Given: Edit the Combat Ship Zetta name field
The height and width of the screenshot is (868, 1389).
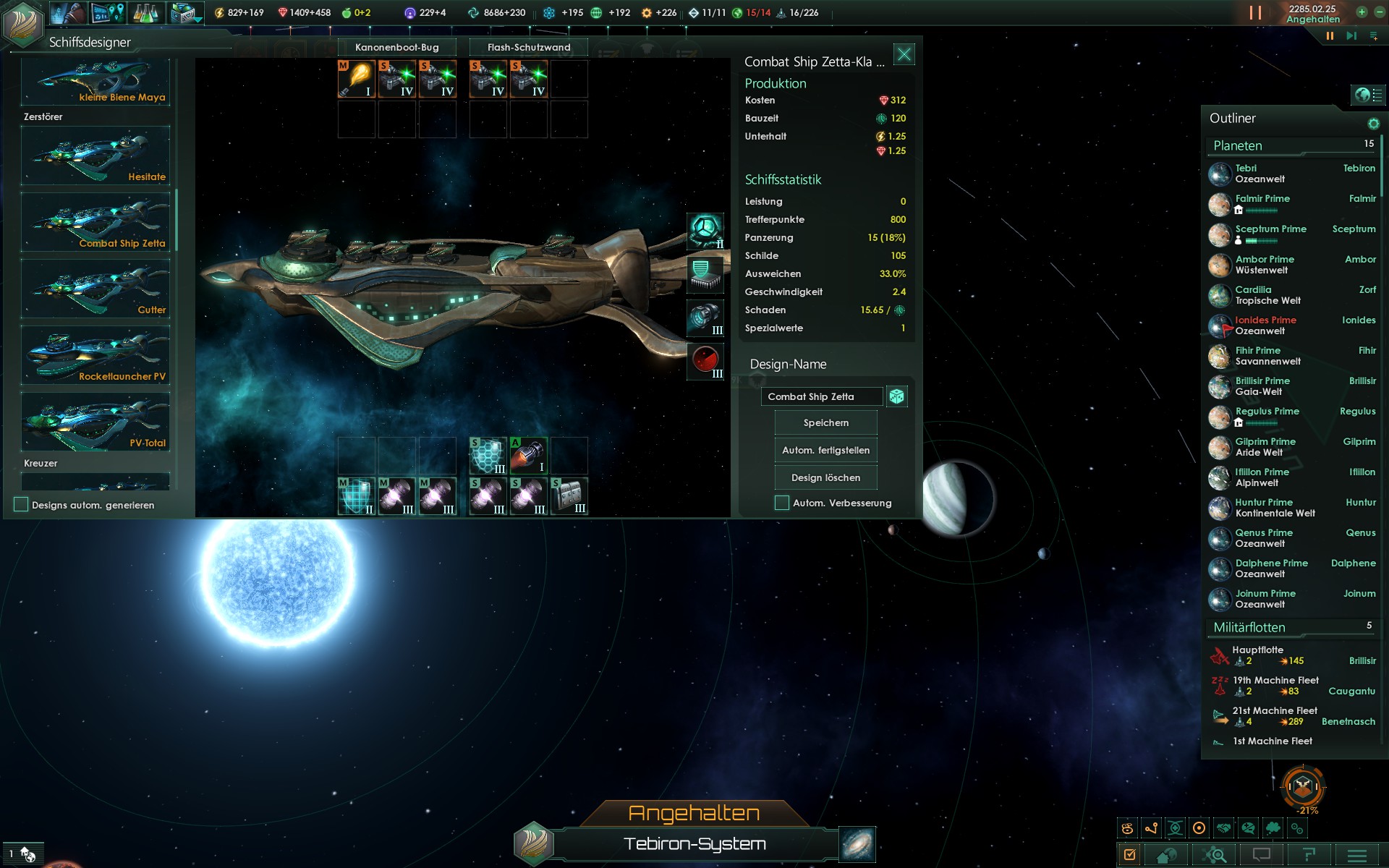Looking at the screenshot, I should [x=821, y=396].
